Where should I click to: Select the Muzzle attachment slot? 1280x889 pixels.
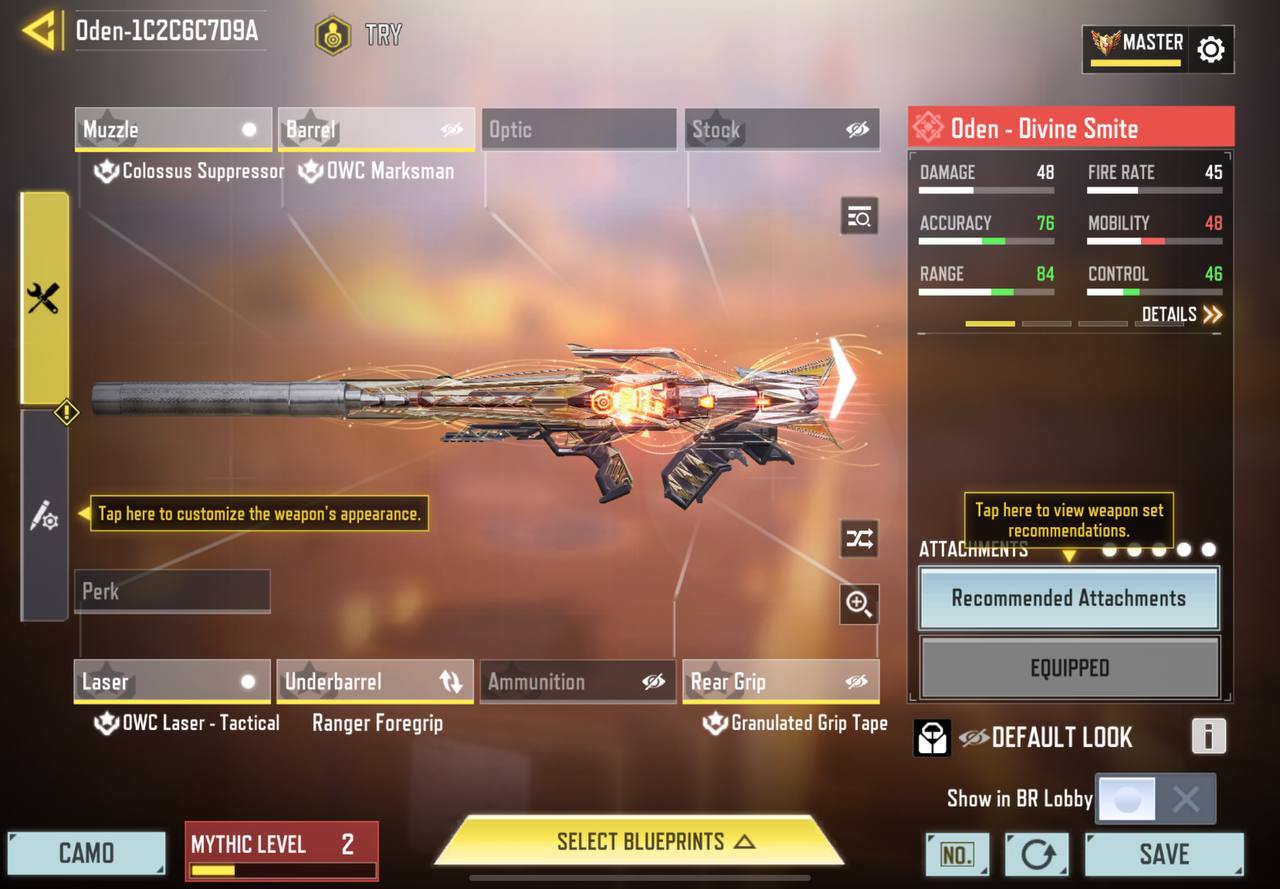tap(172, 130)
